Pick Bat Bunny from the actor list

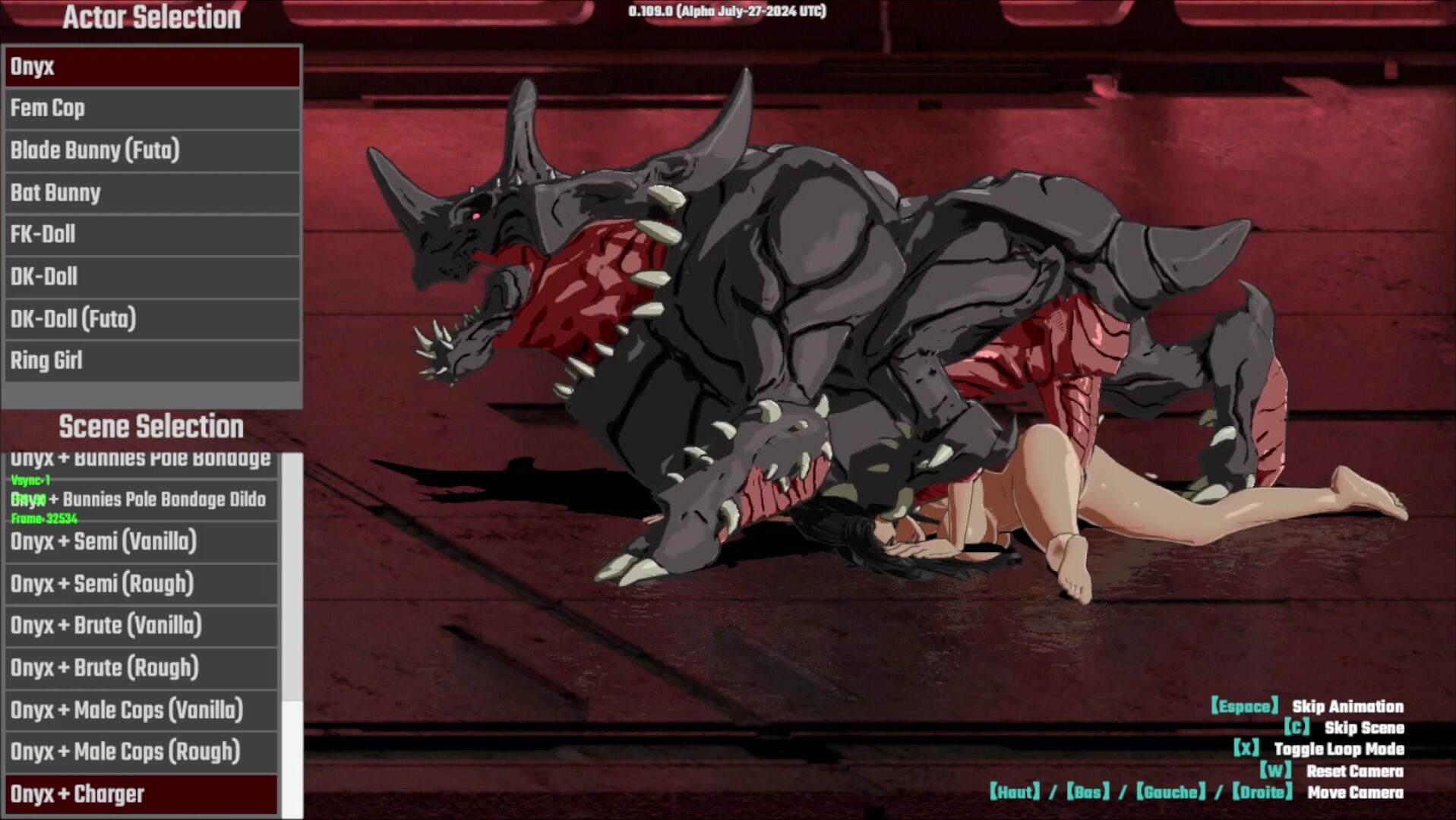coord(152,193)
